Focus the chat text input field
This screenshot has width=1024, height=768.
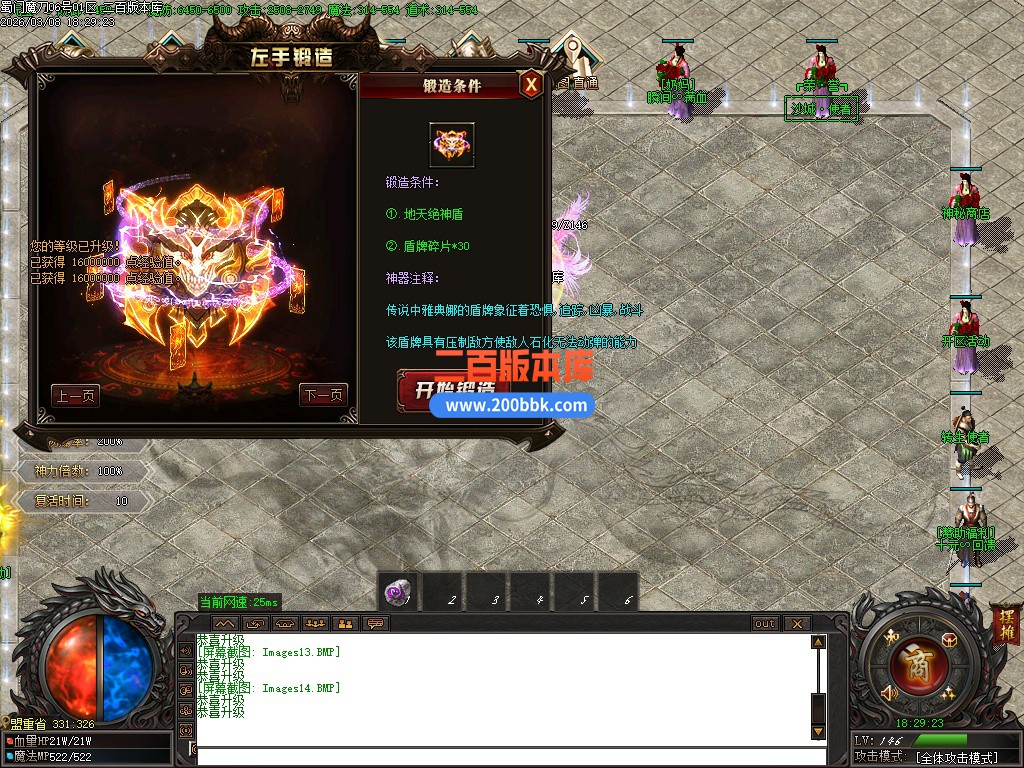point(500,754)
